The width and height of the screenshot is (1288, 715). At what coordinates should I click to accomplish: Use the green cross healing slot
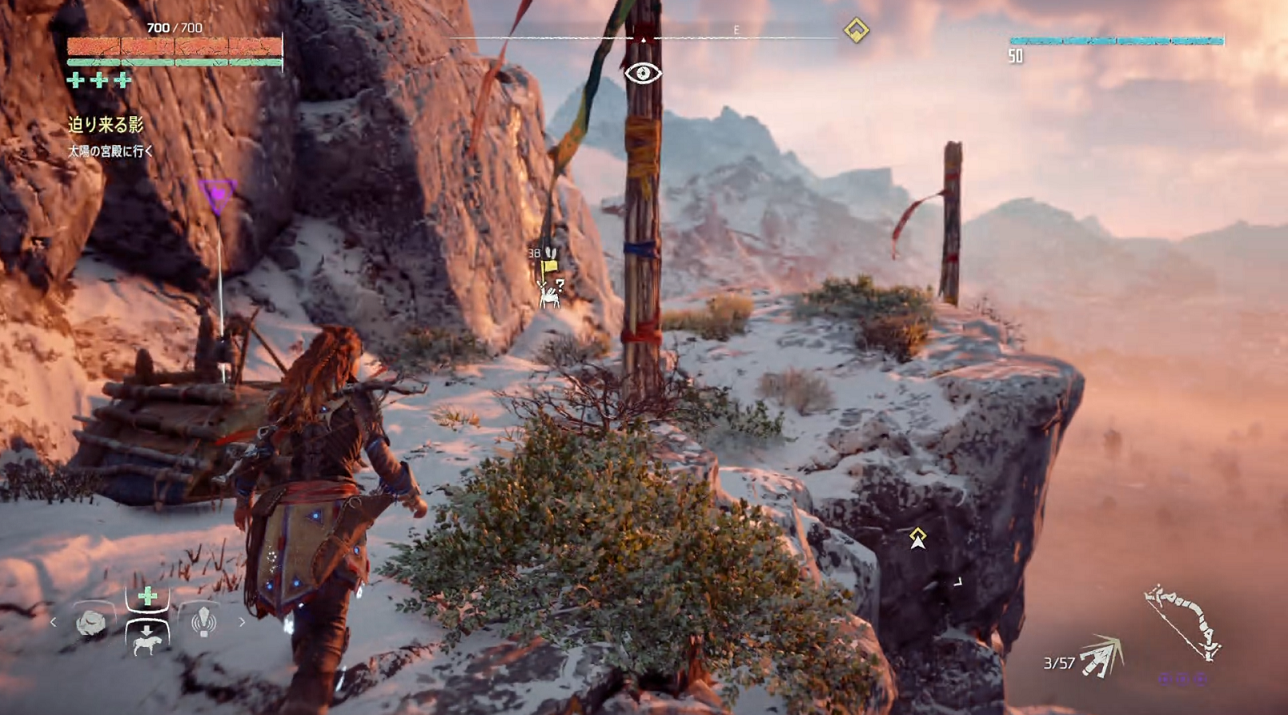point(148,597)
